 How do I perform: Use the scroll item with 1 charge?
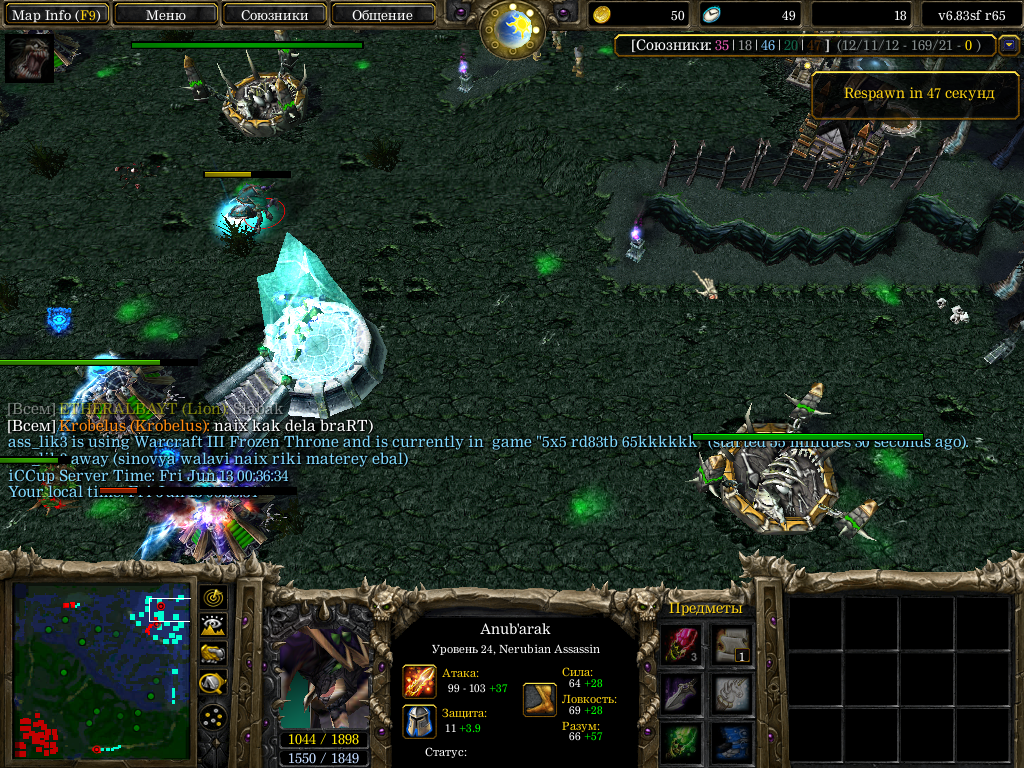733,645
